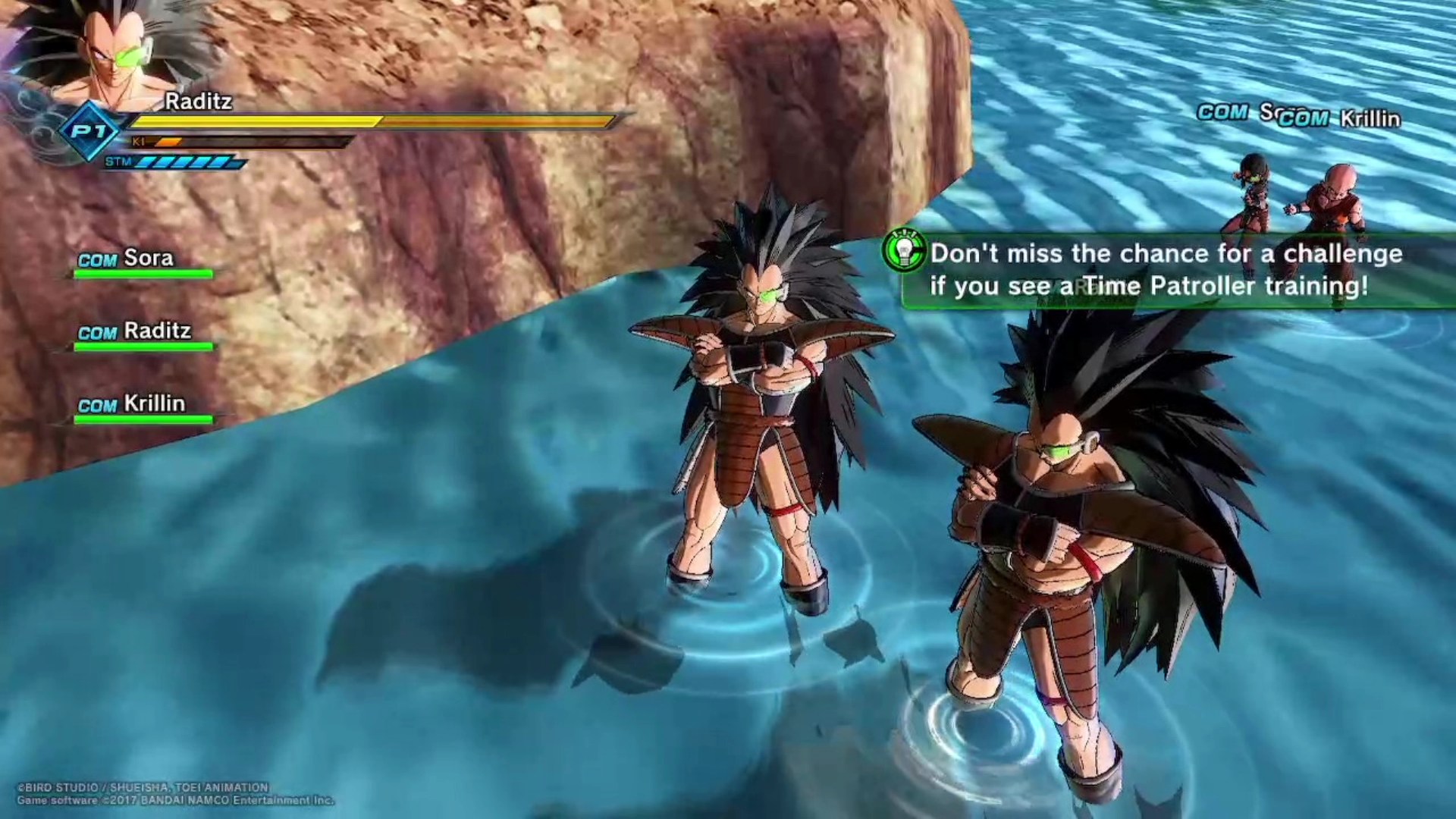This screenshot has width=1456, height=819.
Task: Open the Time Patroller training tip banner
Action: point(1166,270)
